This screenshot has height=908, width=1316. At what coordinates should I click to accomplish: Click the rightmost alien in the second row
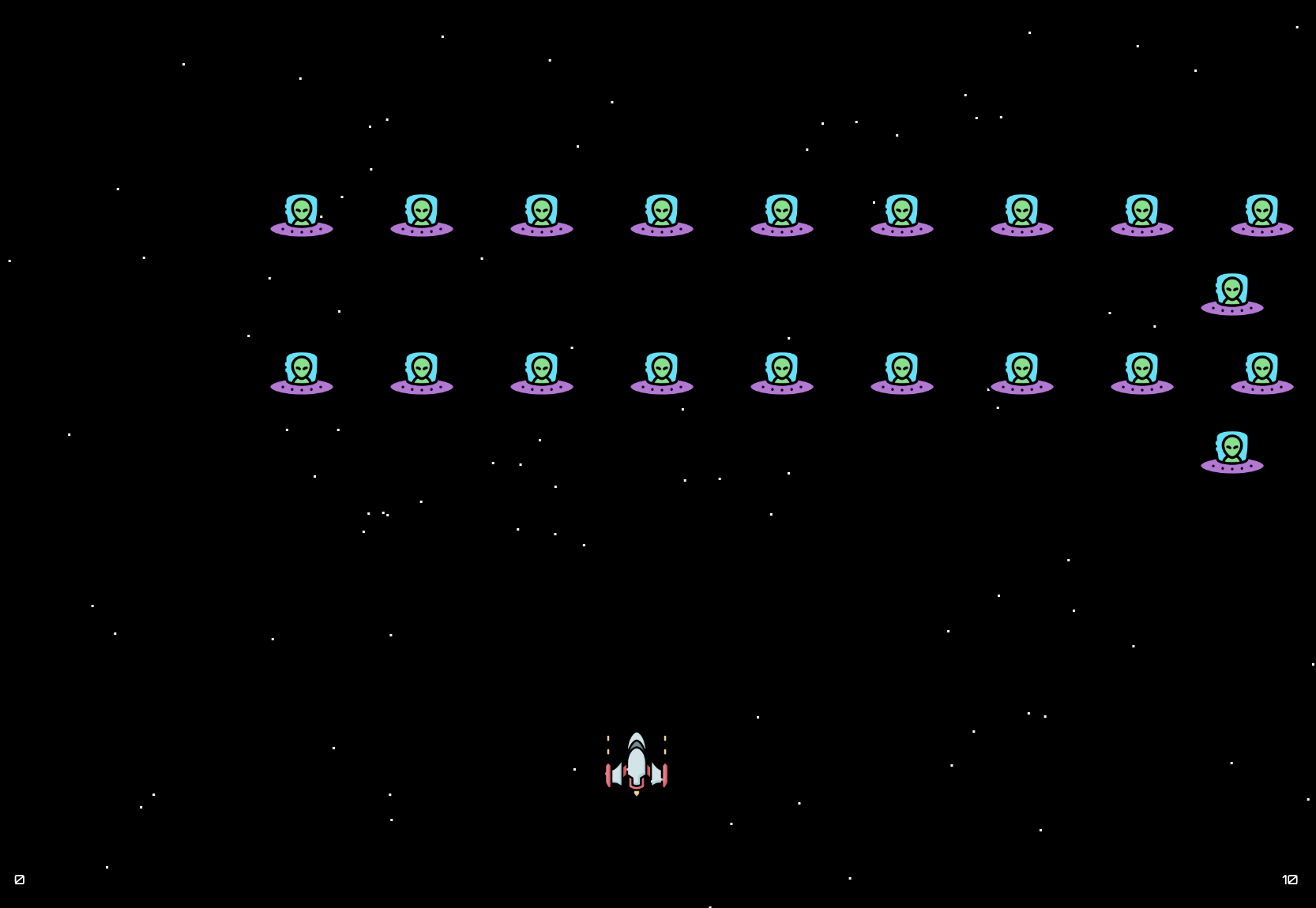pyautogui.click(x=1261, y=371)
